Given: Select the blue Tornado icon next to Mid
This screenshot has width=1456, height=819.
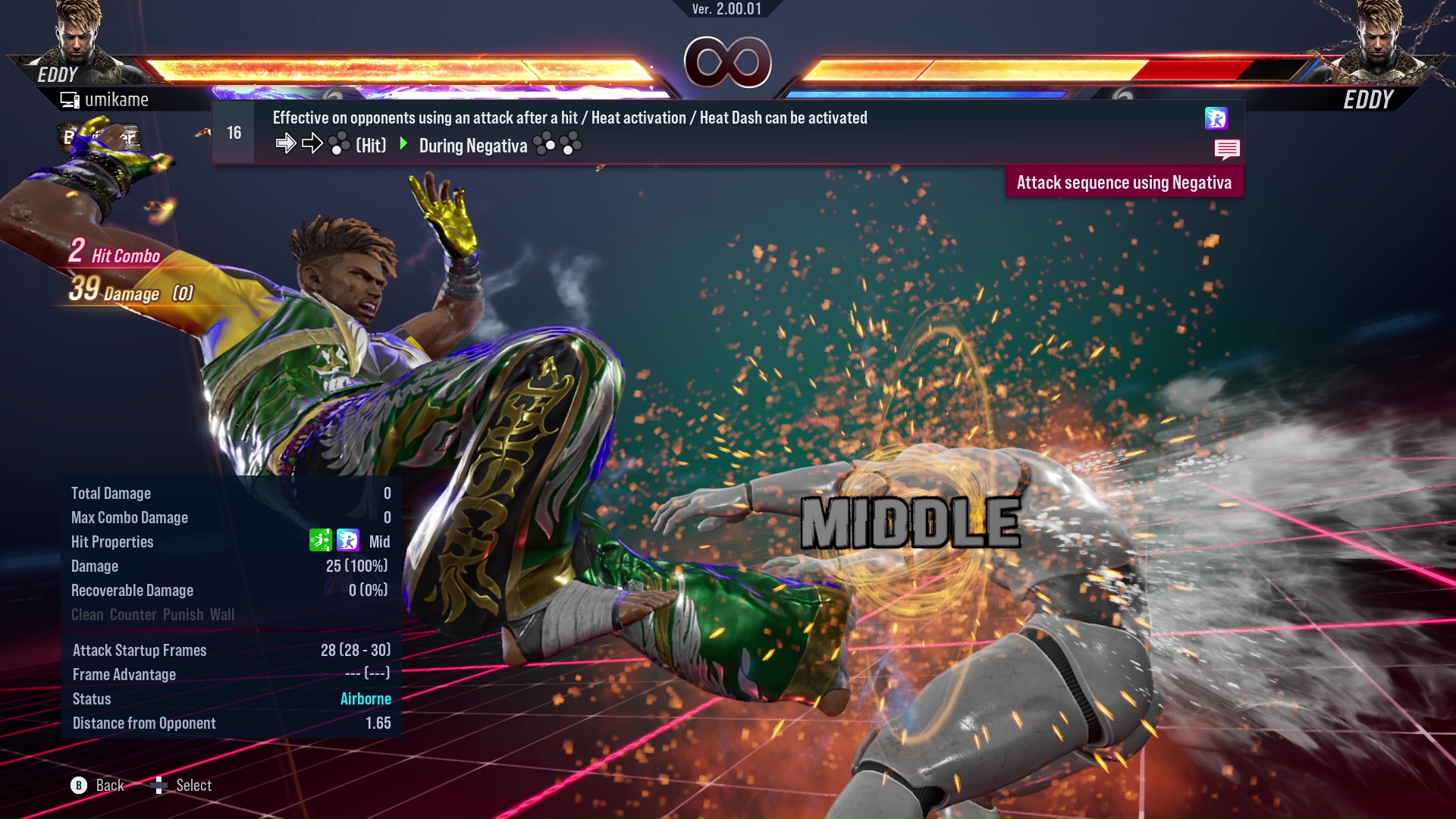Looking at the screenshot, I should (x=348, y=541).
